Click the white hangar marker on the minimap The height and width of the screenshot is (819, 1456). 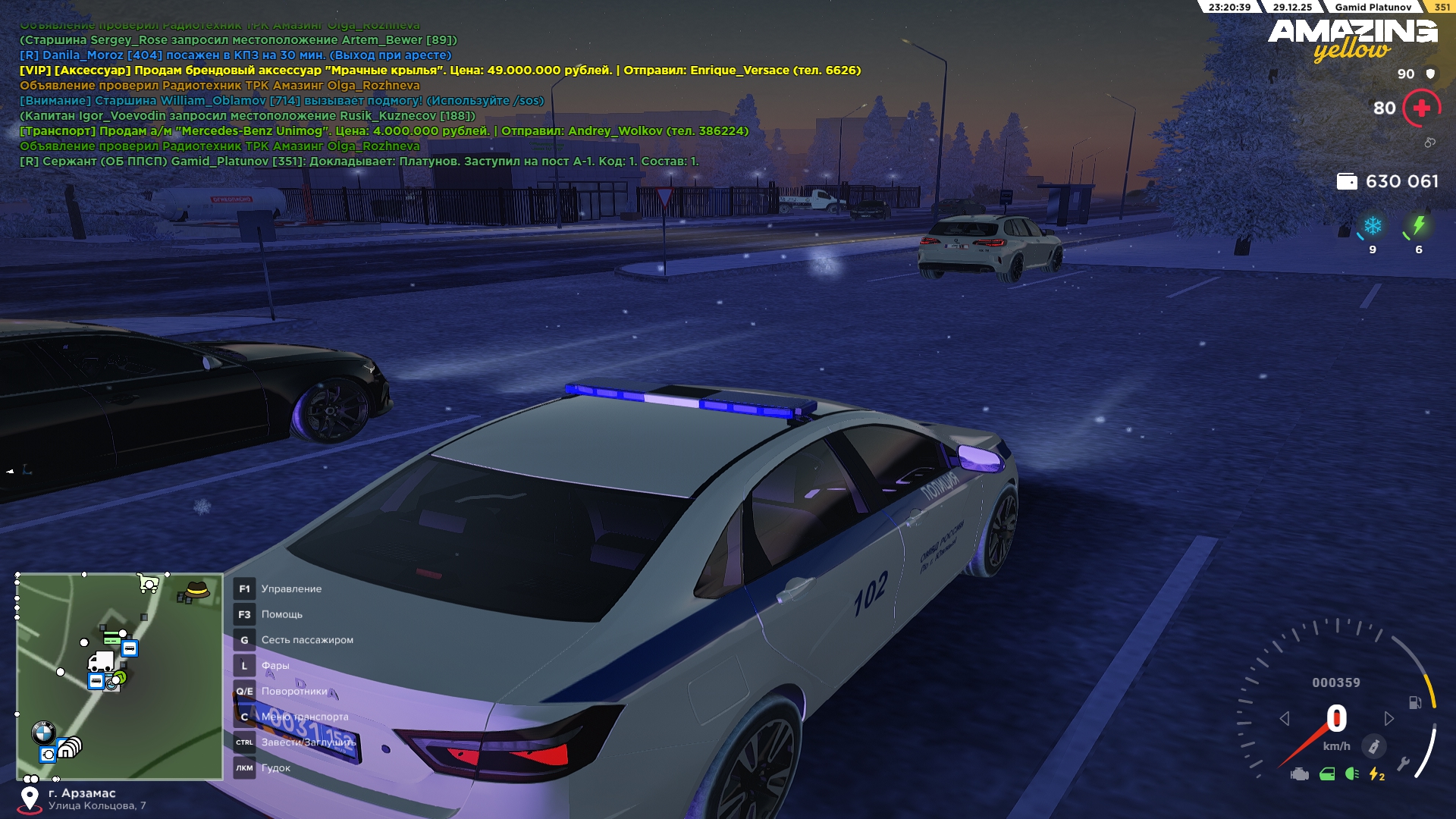(x=70, y=748)
